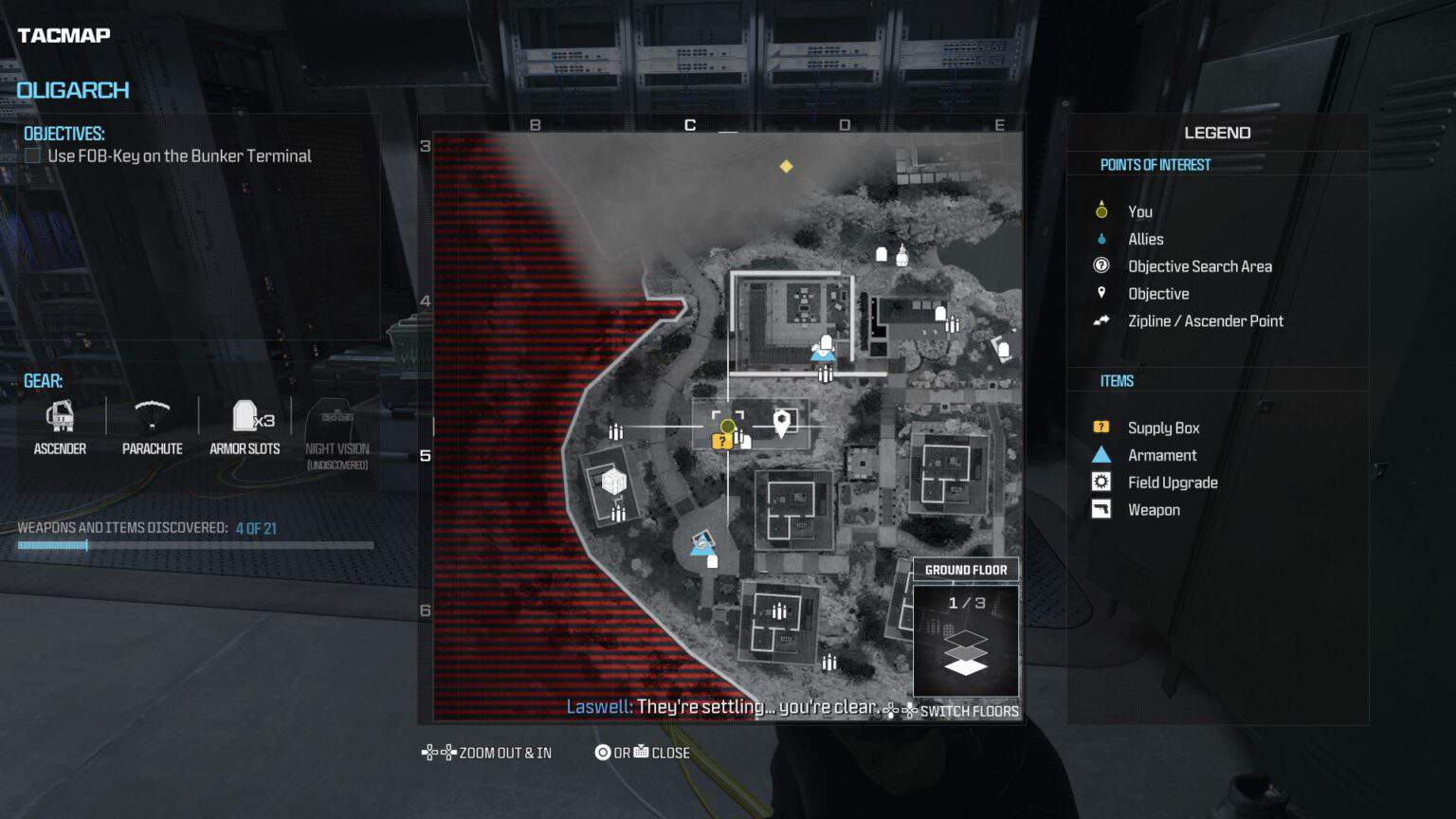The height and width of the screenshot is (819, 1456).
Task: Select the Points of Interest section header
Action: pyautogui.click(x=1156, y=164)
